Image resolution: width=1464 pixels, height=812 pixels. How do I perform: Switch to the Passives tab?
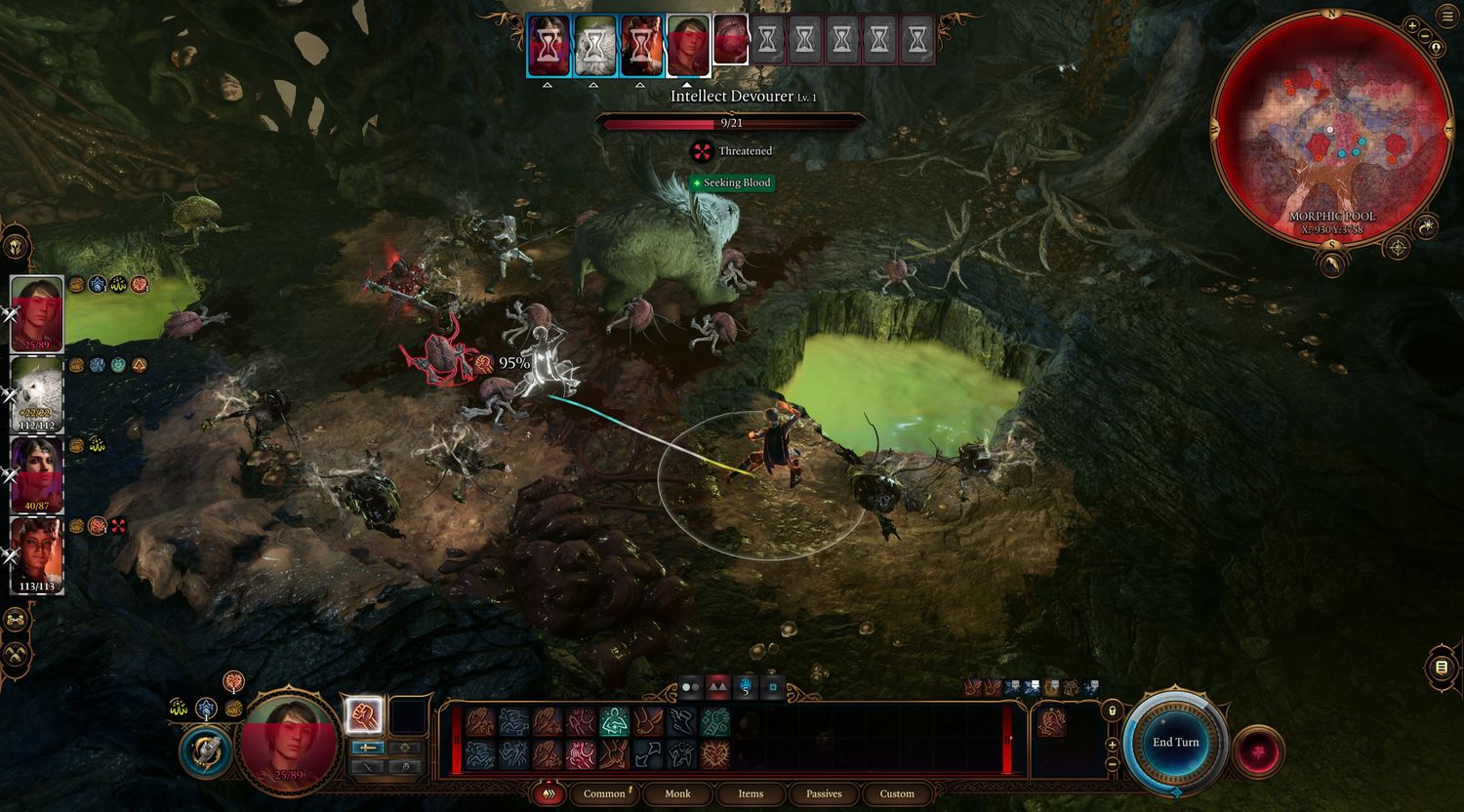[824, 793]
